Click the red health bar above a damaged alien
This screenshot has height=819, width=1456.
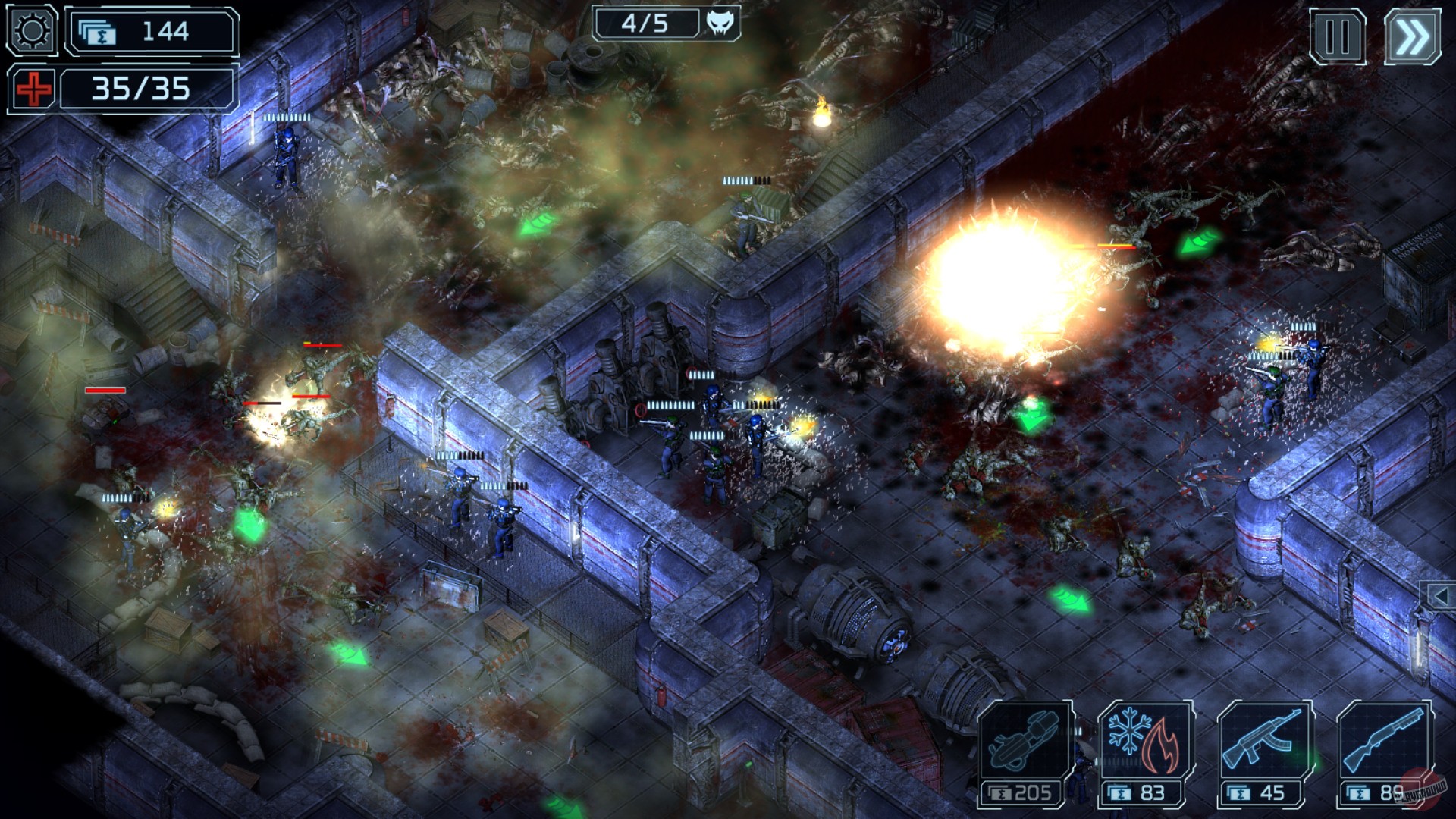click(x=322, y=344)
